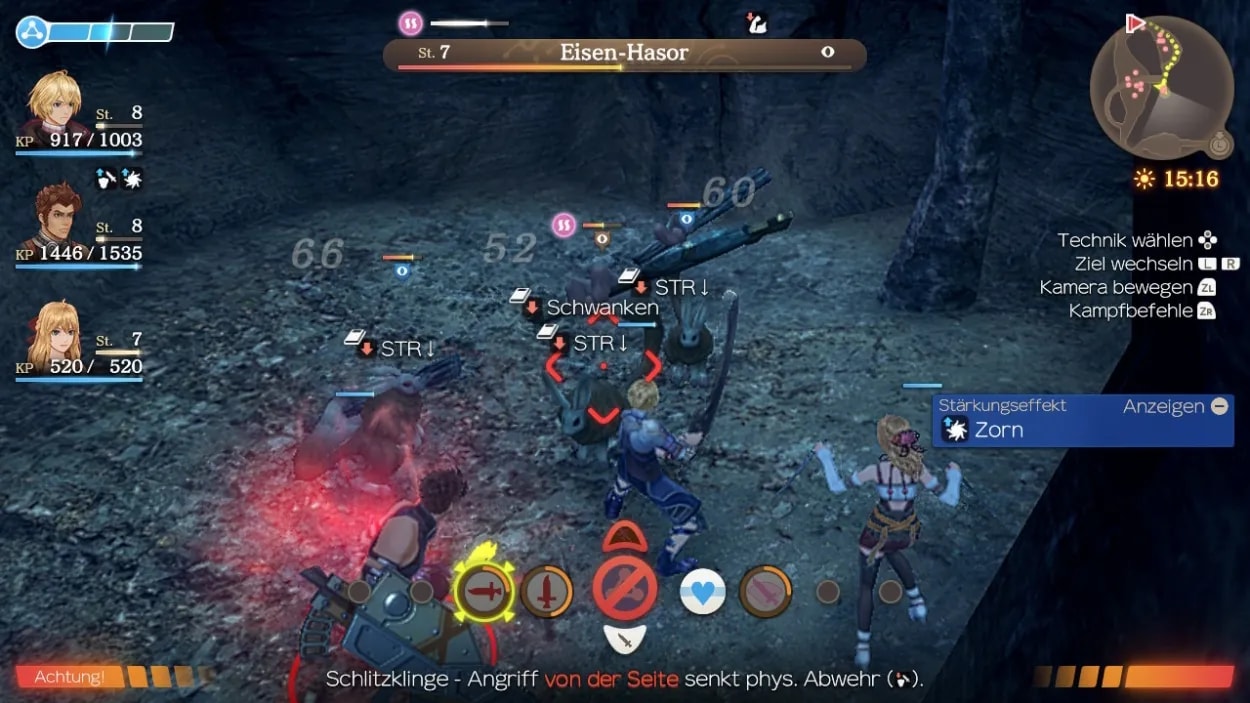
Task: Trigger the faded pink sword art
Action: click(x=766, y=591)
